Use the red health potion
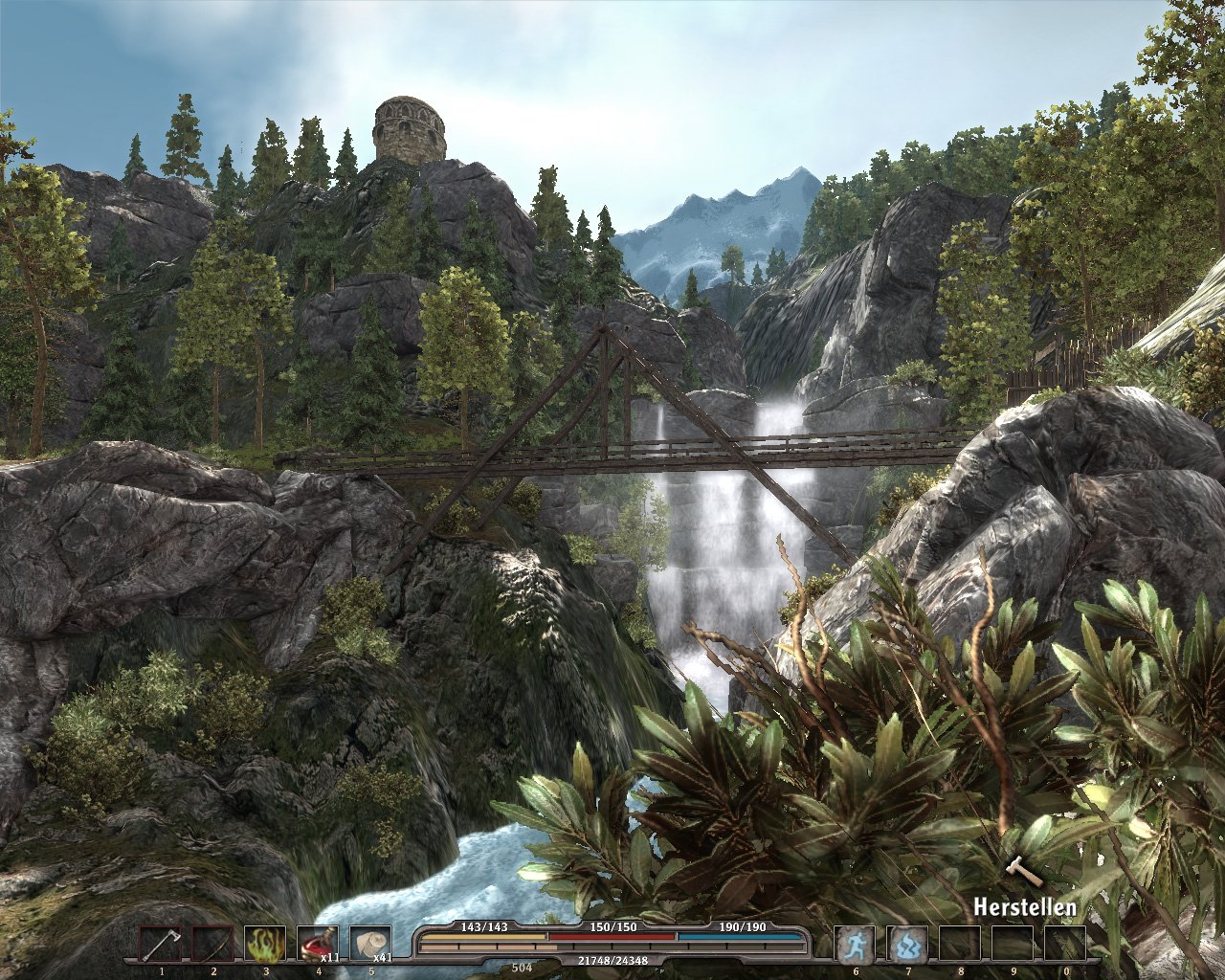This screenshot has height=980, width=1225. 317,945
